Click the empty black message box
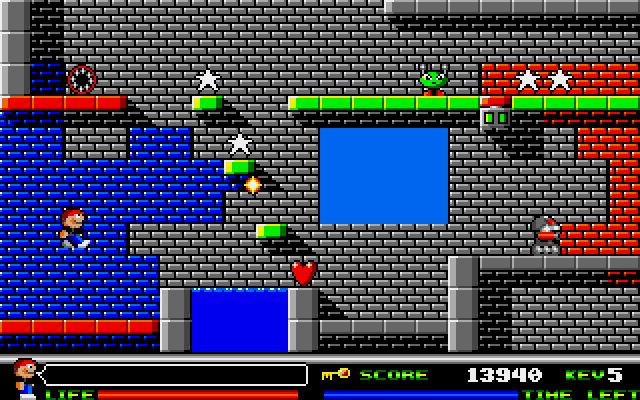Viewport: 640px width, 400px height. [175, 375]
